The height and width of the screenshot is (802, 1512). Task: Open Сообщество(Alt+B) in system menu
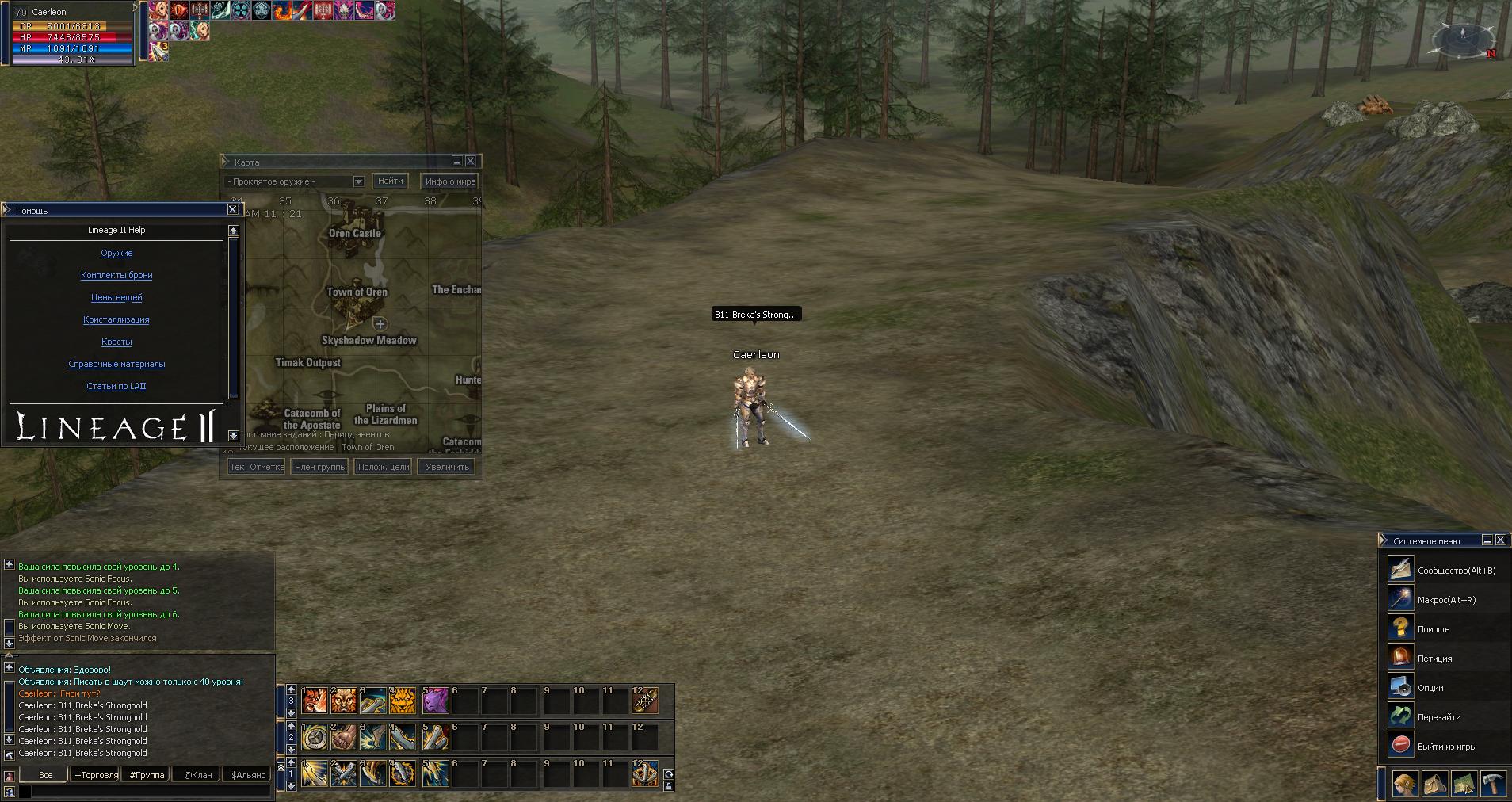click(x=1456, y=571)
